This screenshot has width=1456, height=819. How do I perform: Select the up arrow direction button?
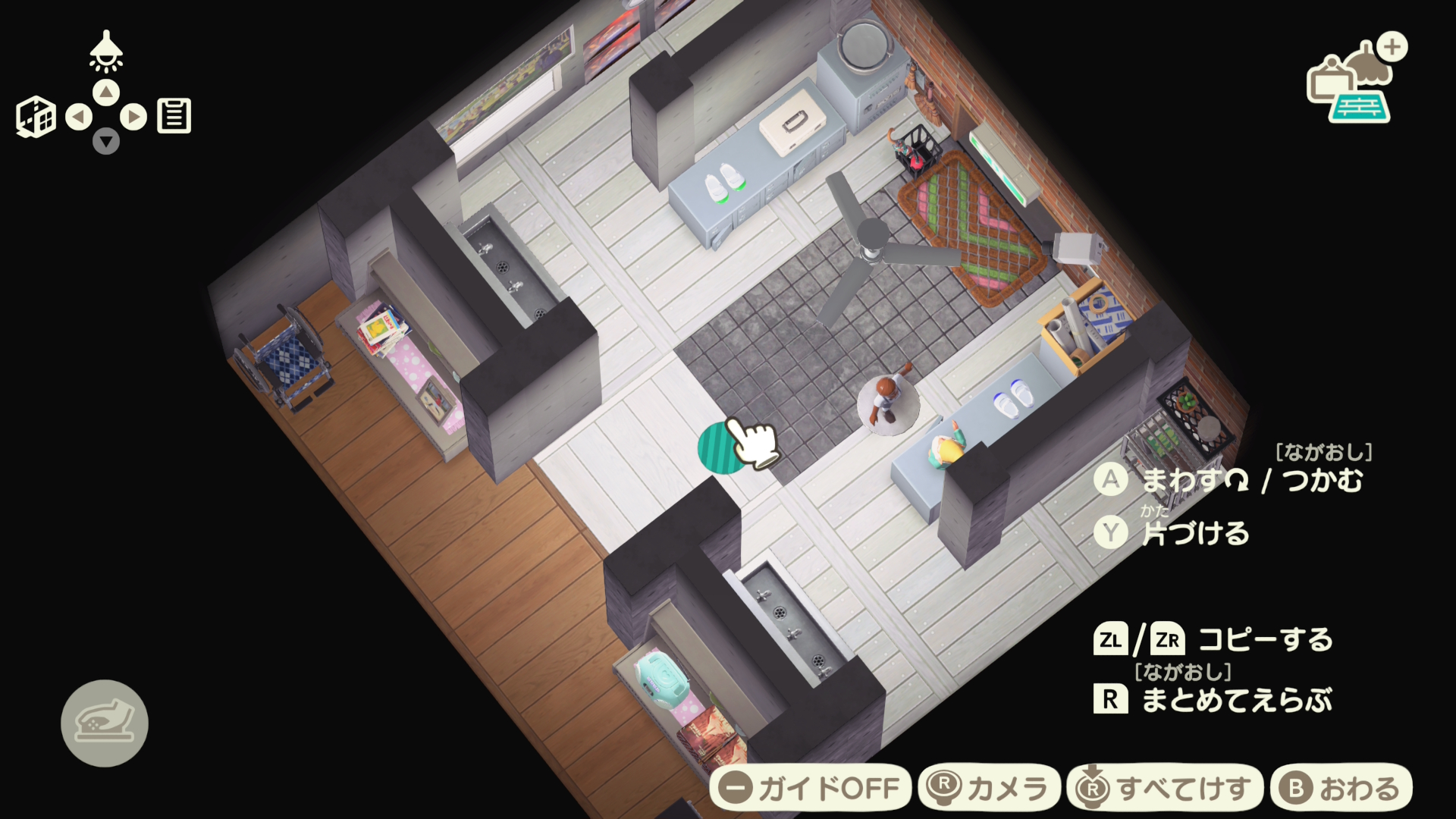coord(106,93)
